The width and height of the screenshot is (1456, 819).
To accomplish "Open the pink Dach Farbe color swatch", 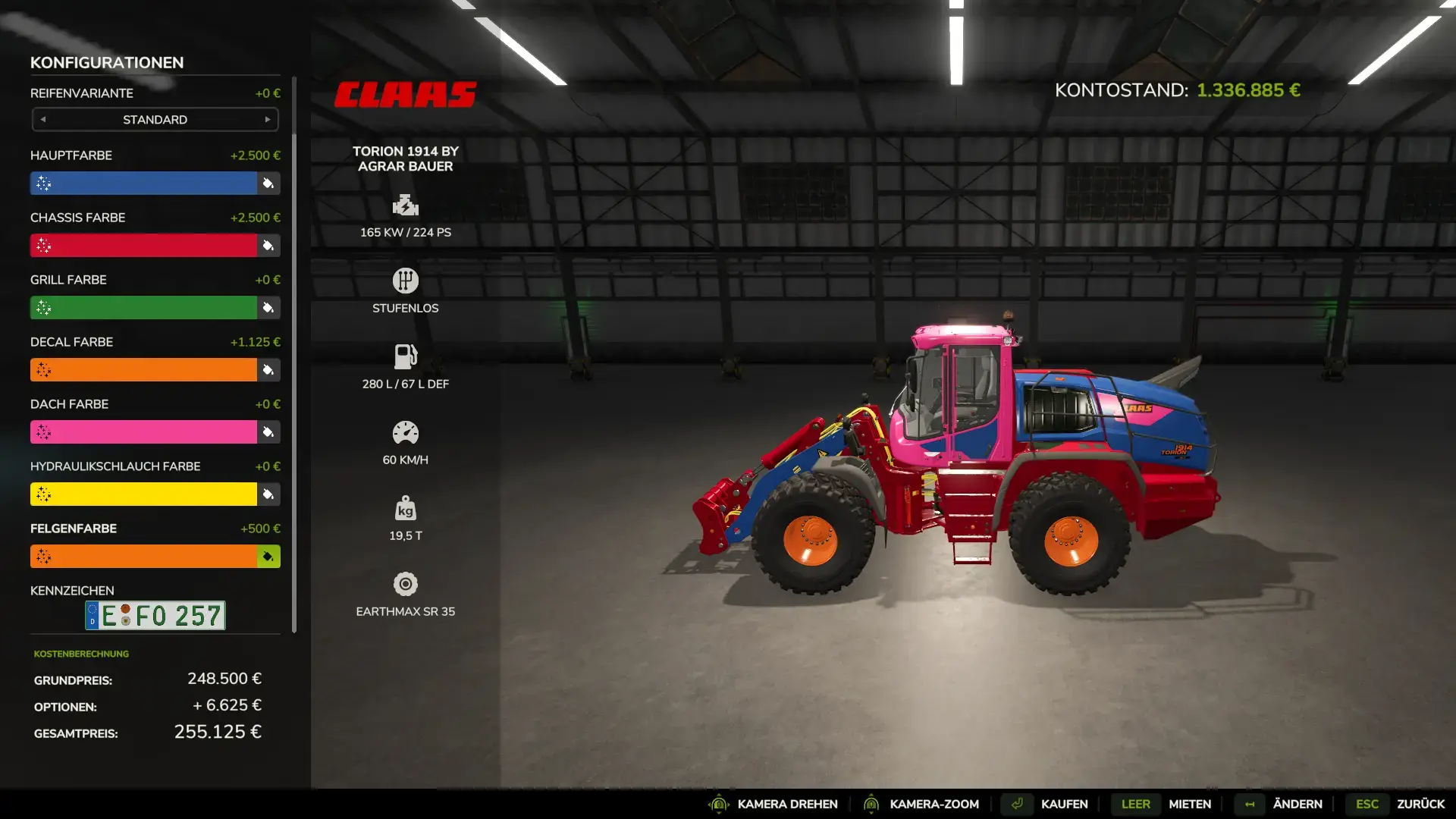I will point(143,432).
